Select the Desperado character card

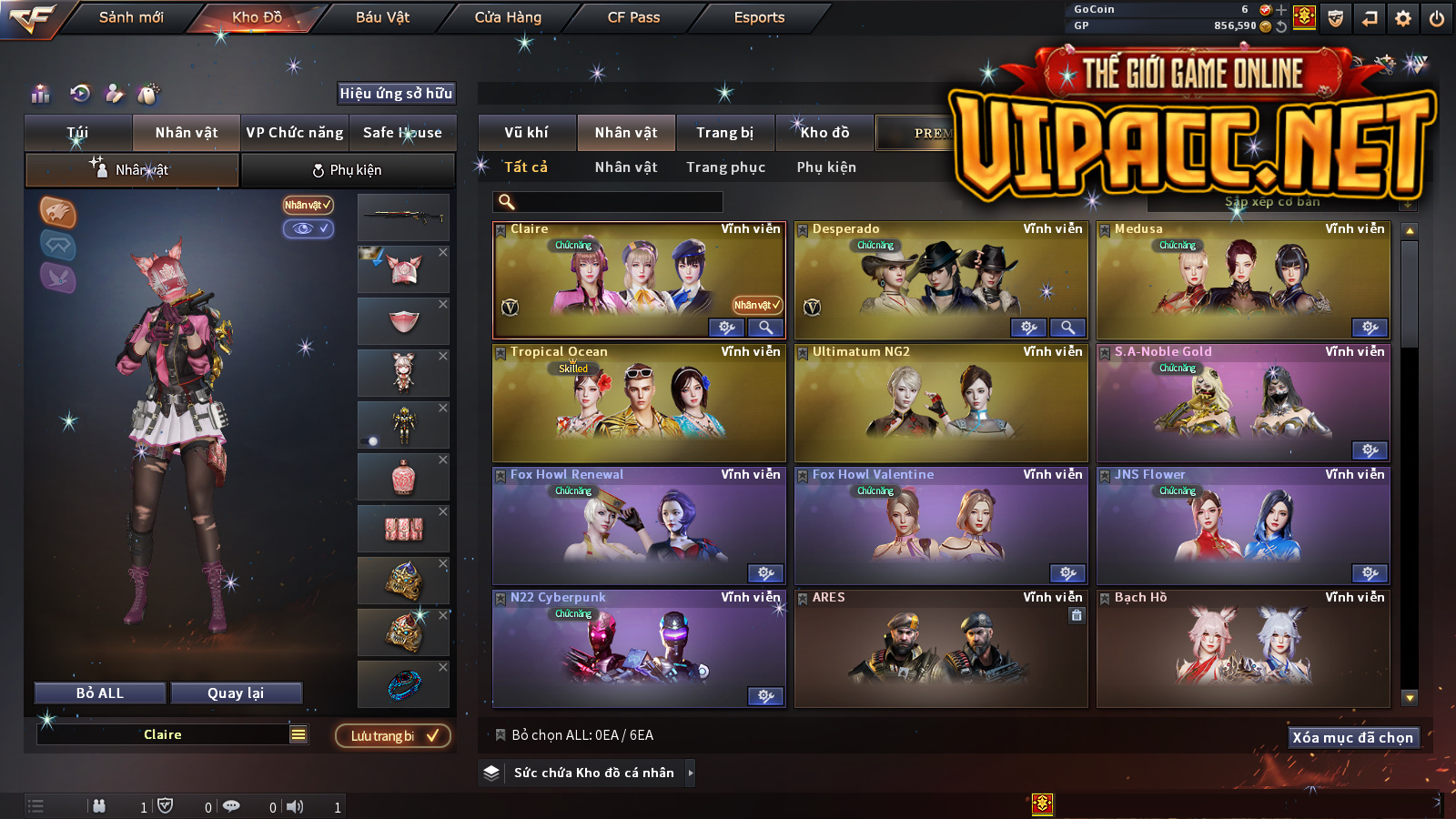(941, 282)
